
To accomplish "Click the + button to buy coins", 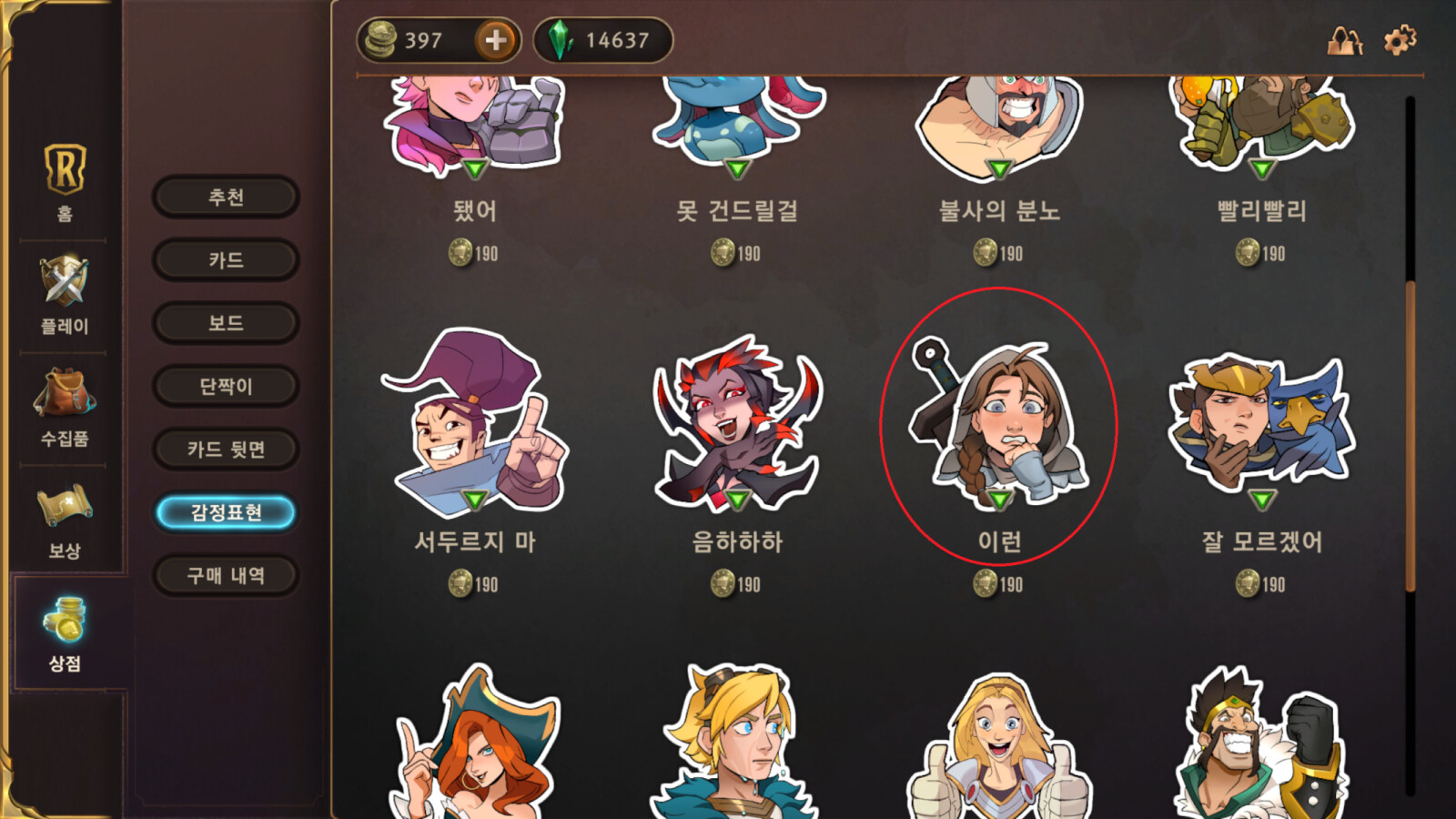I will click(495, 40).
